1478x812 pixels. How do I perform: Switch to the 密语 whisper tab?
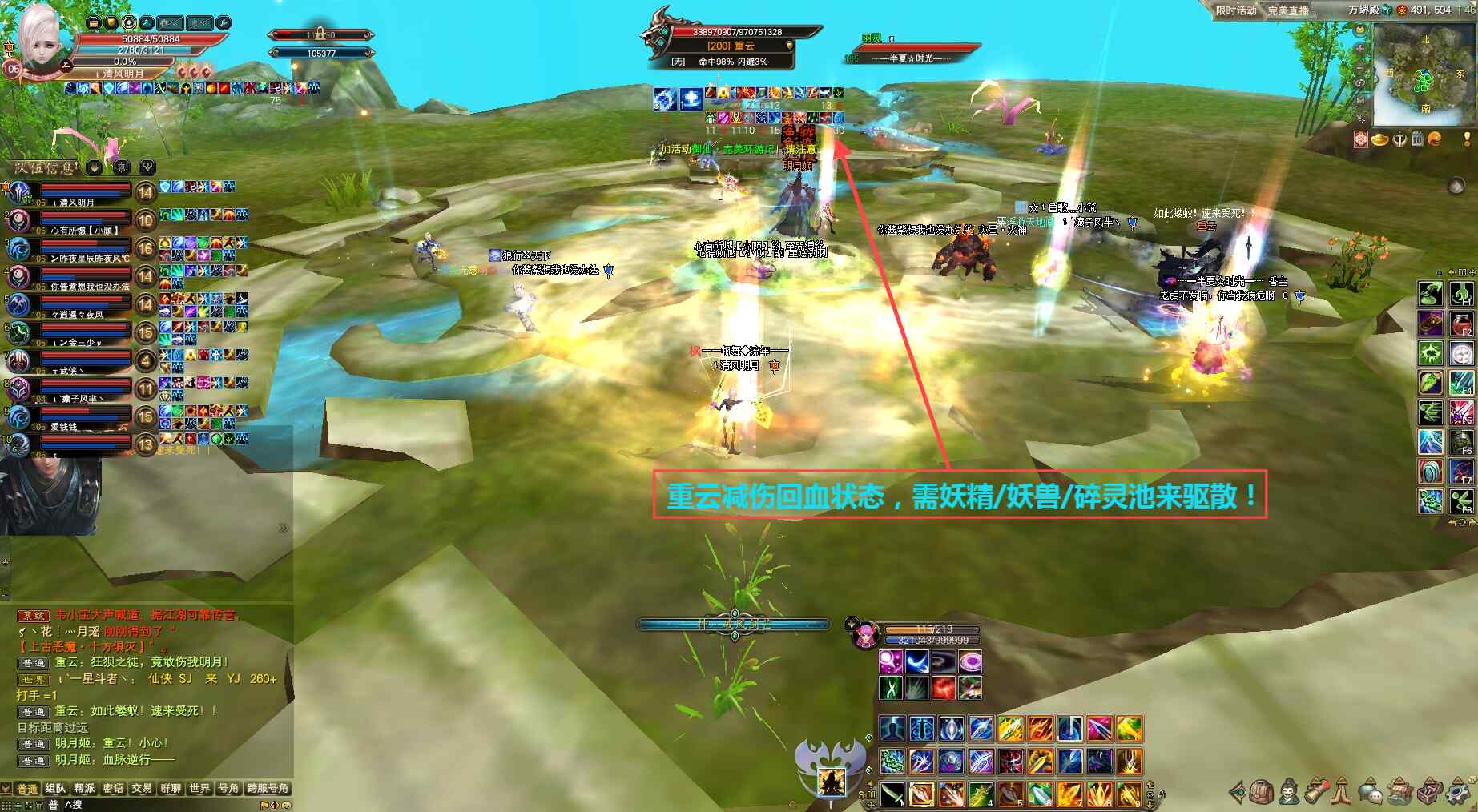113,789
